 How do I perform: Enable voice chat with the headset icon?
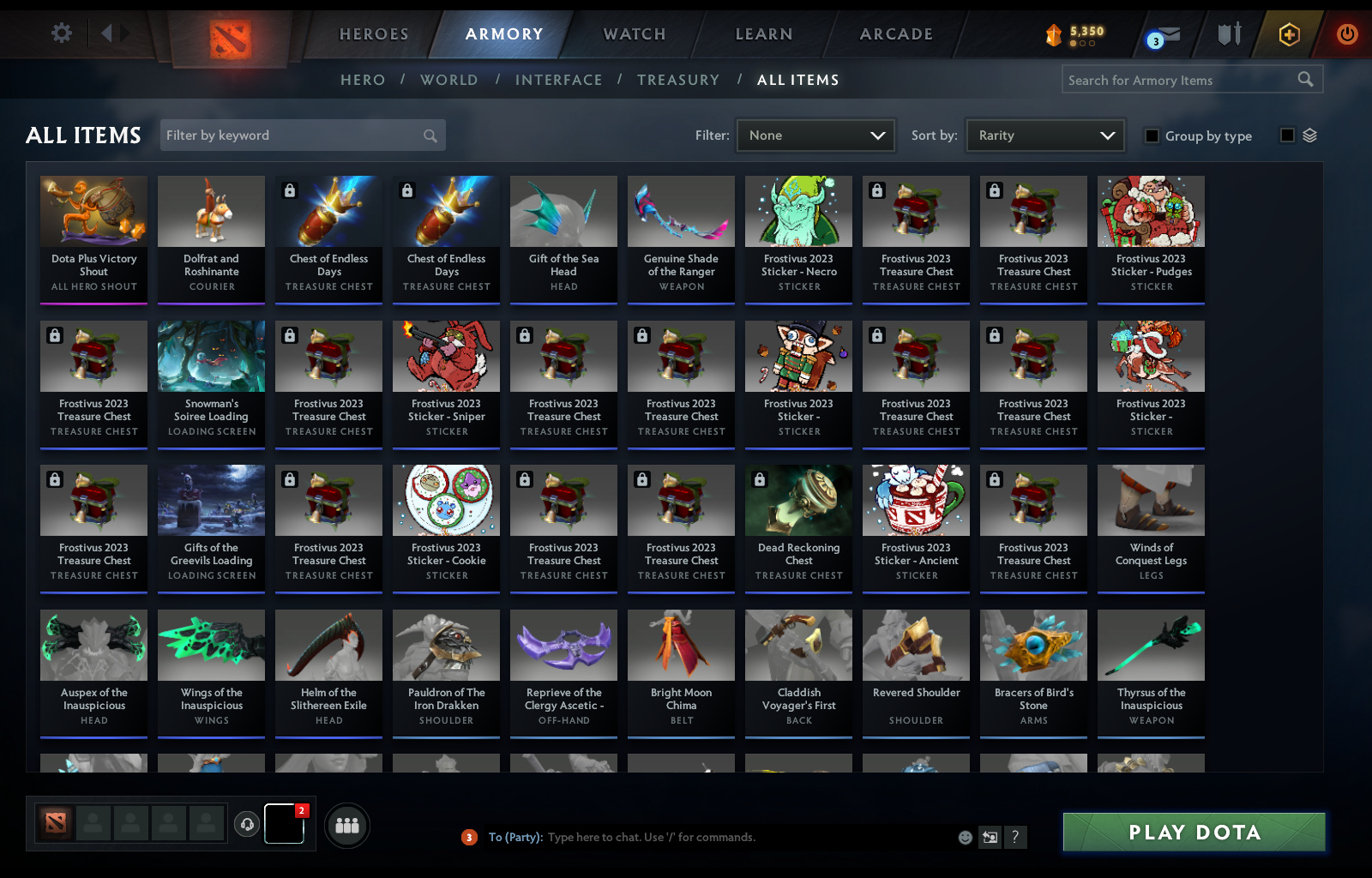(x=248, y=825)
